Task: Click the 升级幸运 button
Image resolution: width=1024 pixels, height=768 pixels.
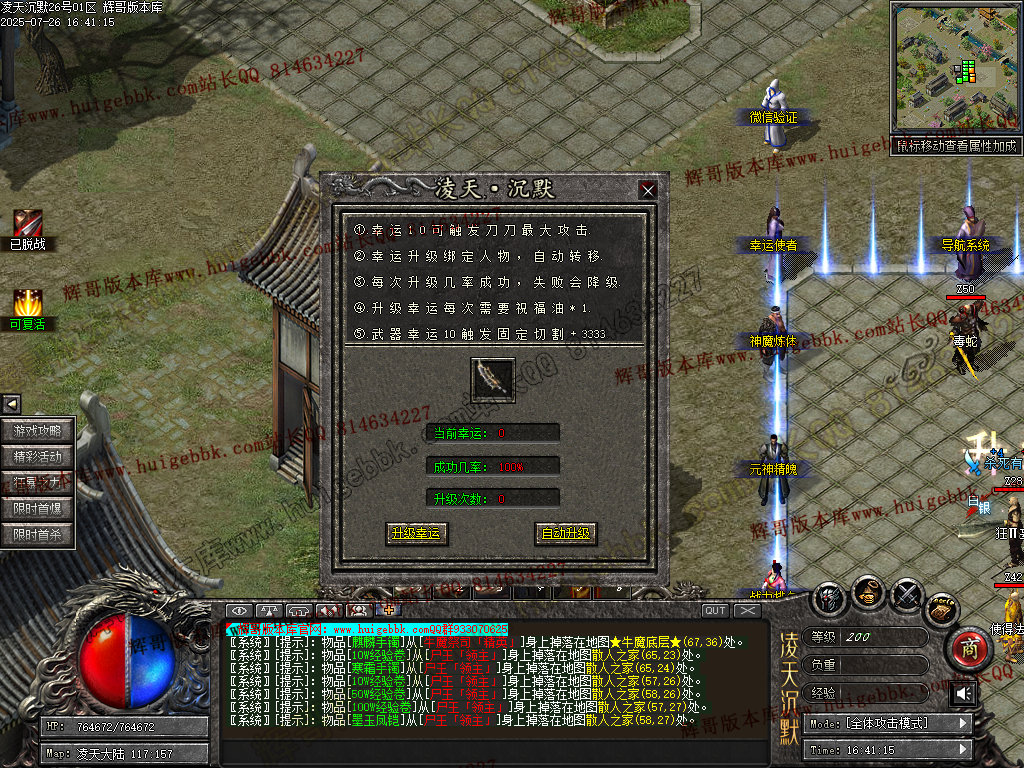Action: click(x=416, y=533)
